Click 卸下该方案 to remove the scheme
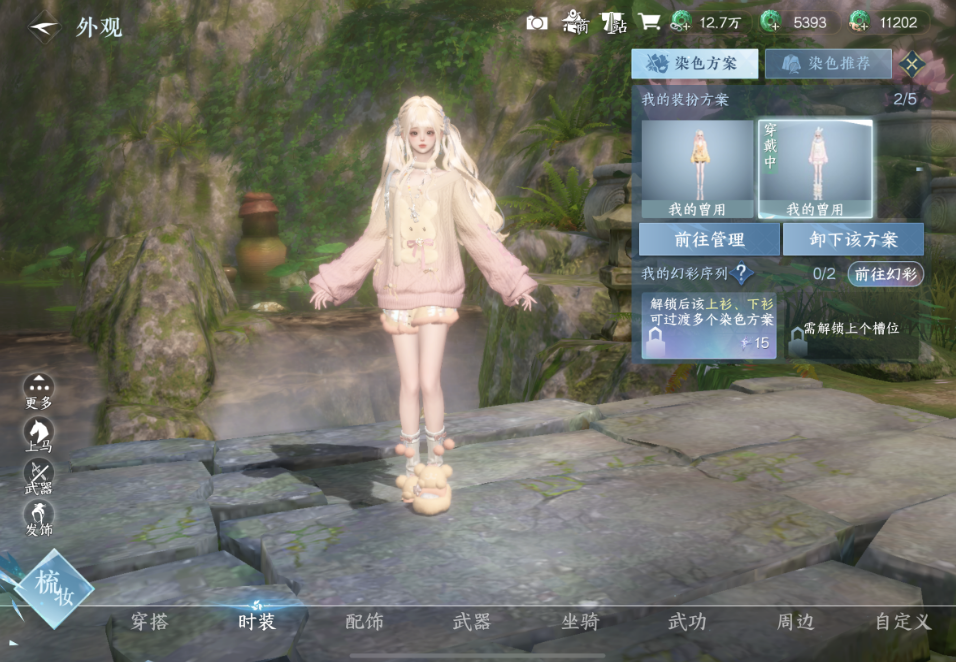The image size is (956, 662). coord(853,240)
